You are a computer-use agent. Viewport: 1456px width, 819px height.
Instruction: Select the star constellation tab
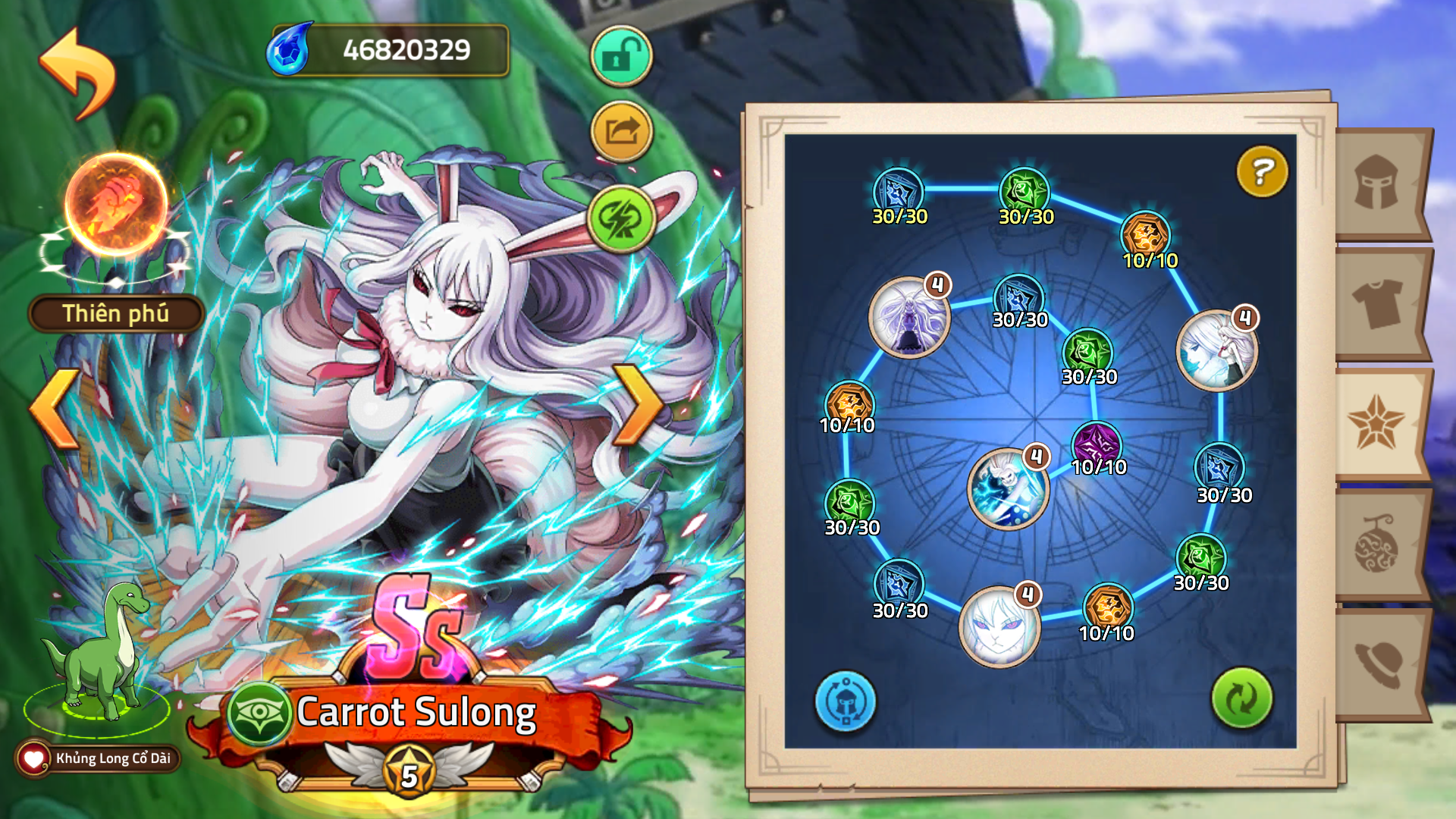tap(1376, 424)
